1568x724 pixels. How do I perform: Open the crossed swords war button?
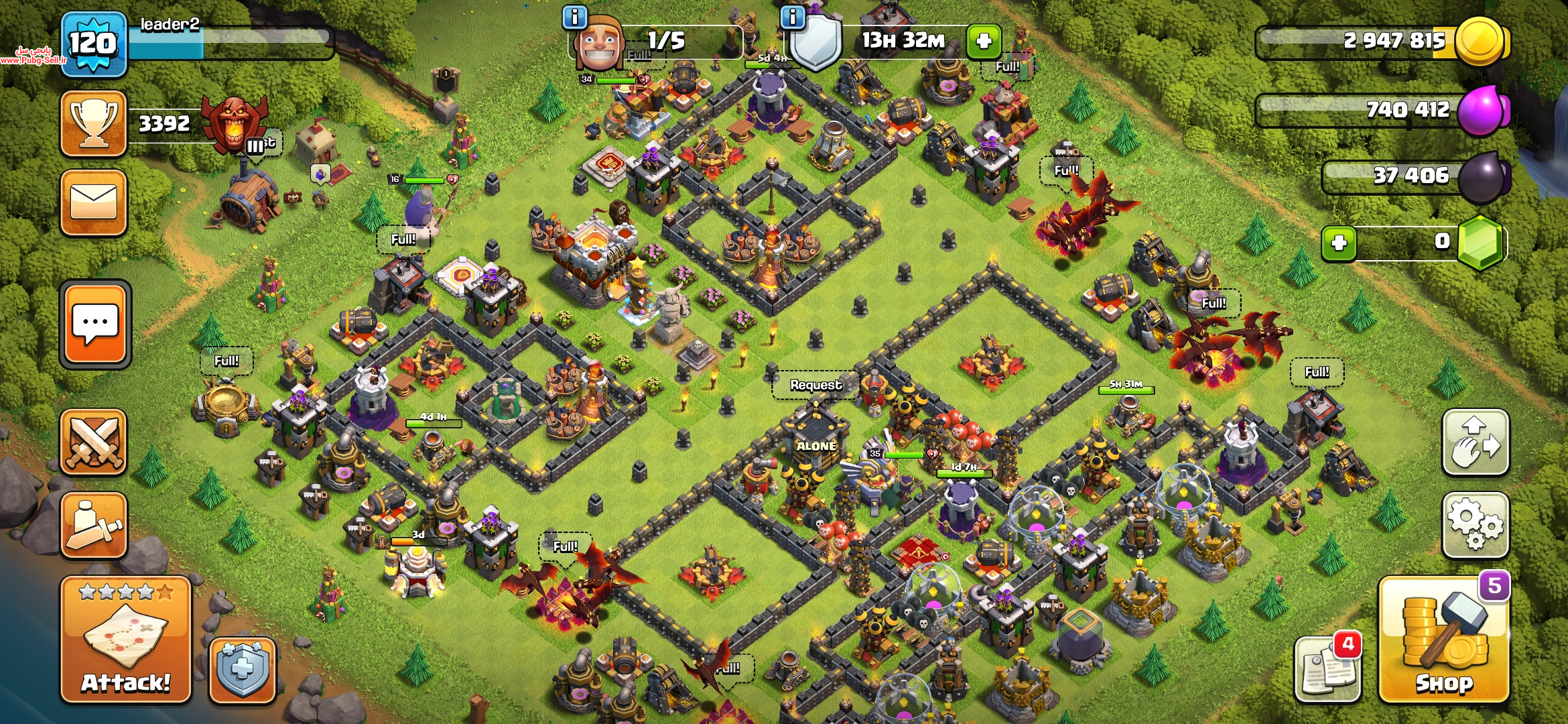[94, 442]
